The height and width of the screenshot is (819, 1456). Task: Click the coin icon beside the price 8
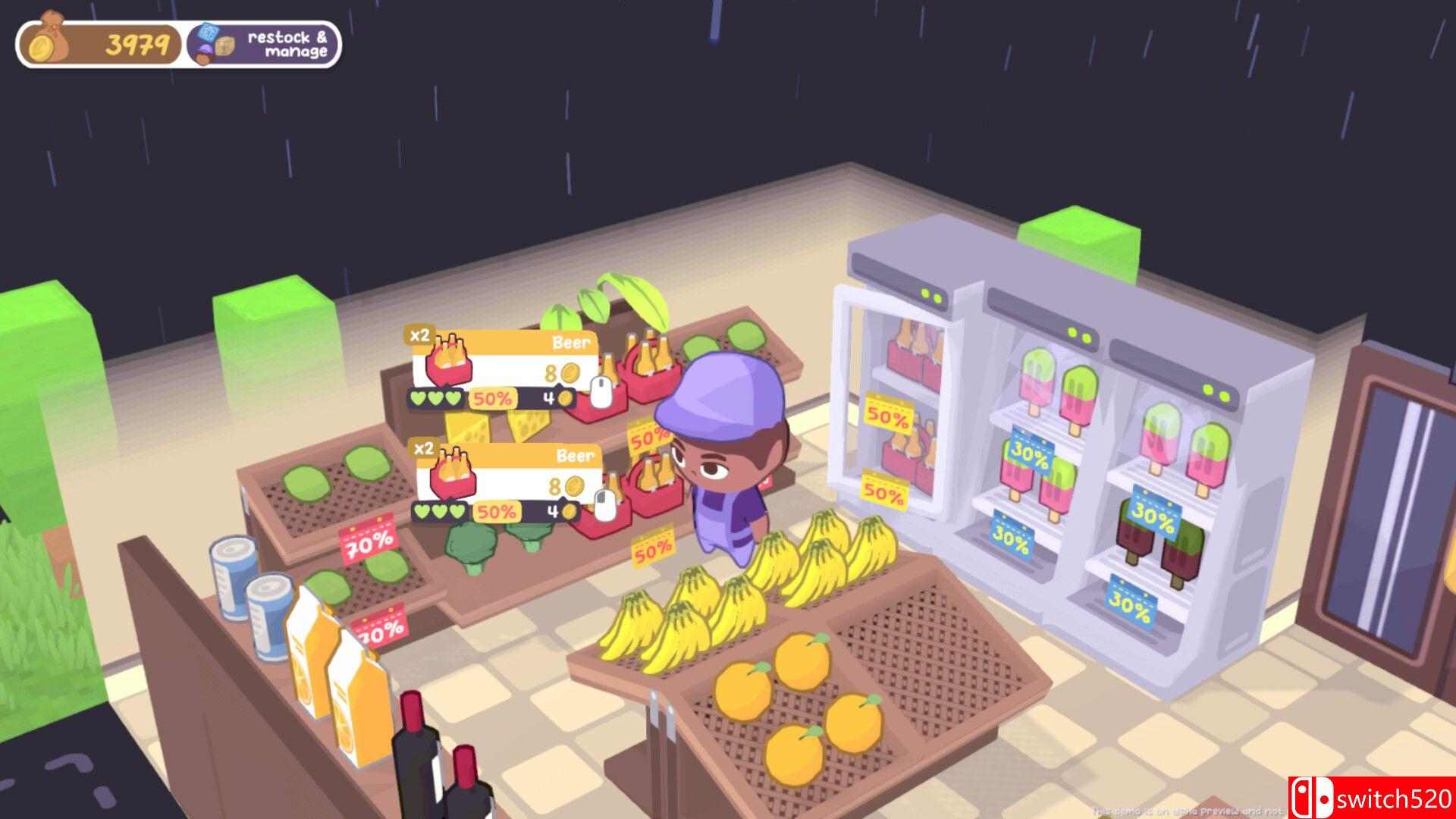(569, 372)
